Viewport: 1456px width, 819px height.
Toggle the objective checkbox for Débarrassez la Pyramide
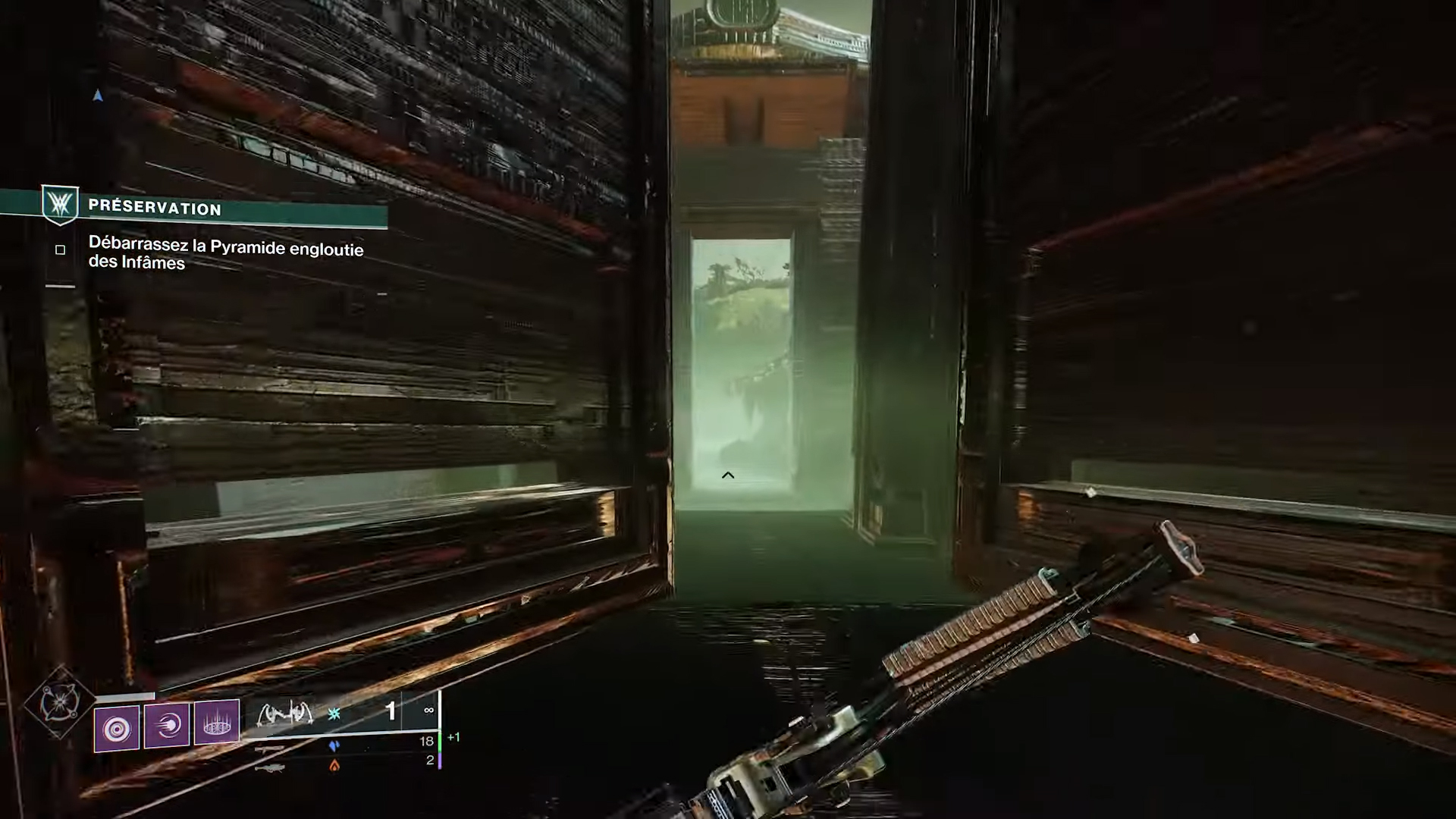61,249
